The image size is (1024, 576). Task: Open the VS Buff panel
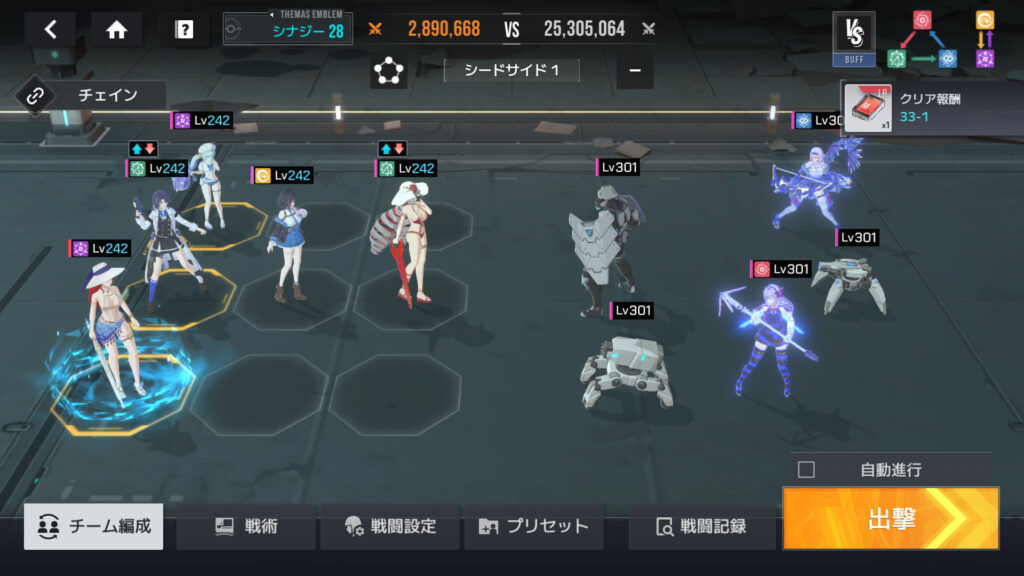pos(853,38)
